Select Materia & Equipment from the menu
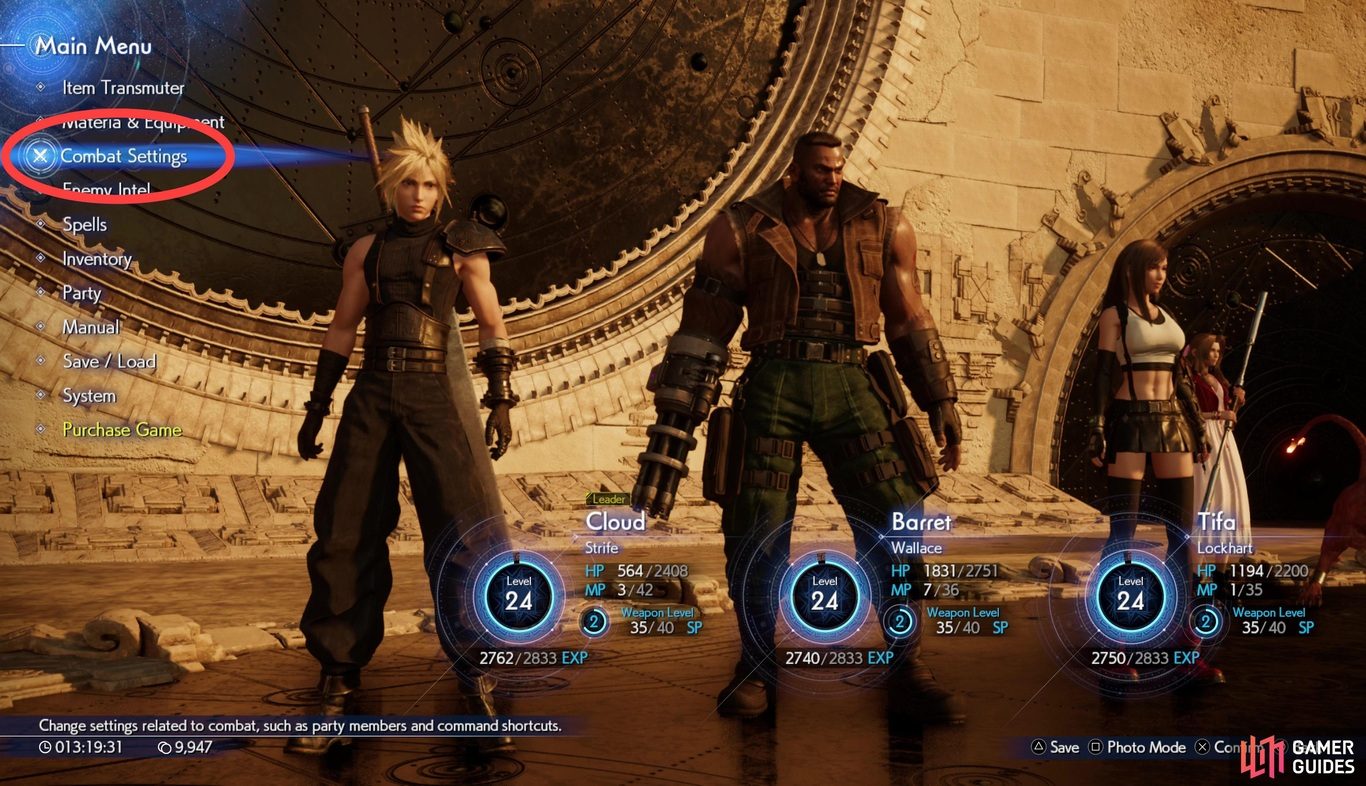This screenshot has width=1366, height=786. pyautogui.click(x=142, y=122)
